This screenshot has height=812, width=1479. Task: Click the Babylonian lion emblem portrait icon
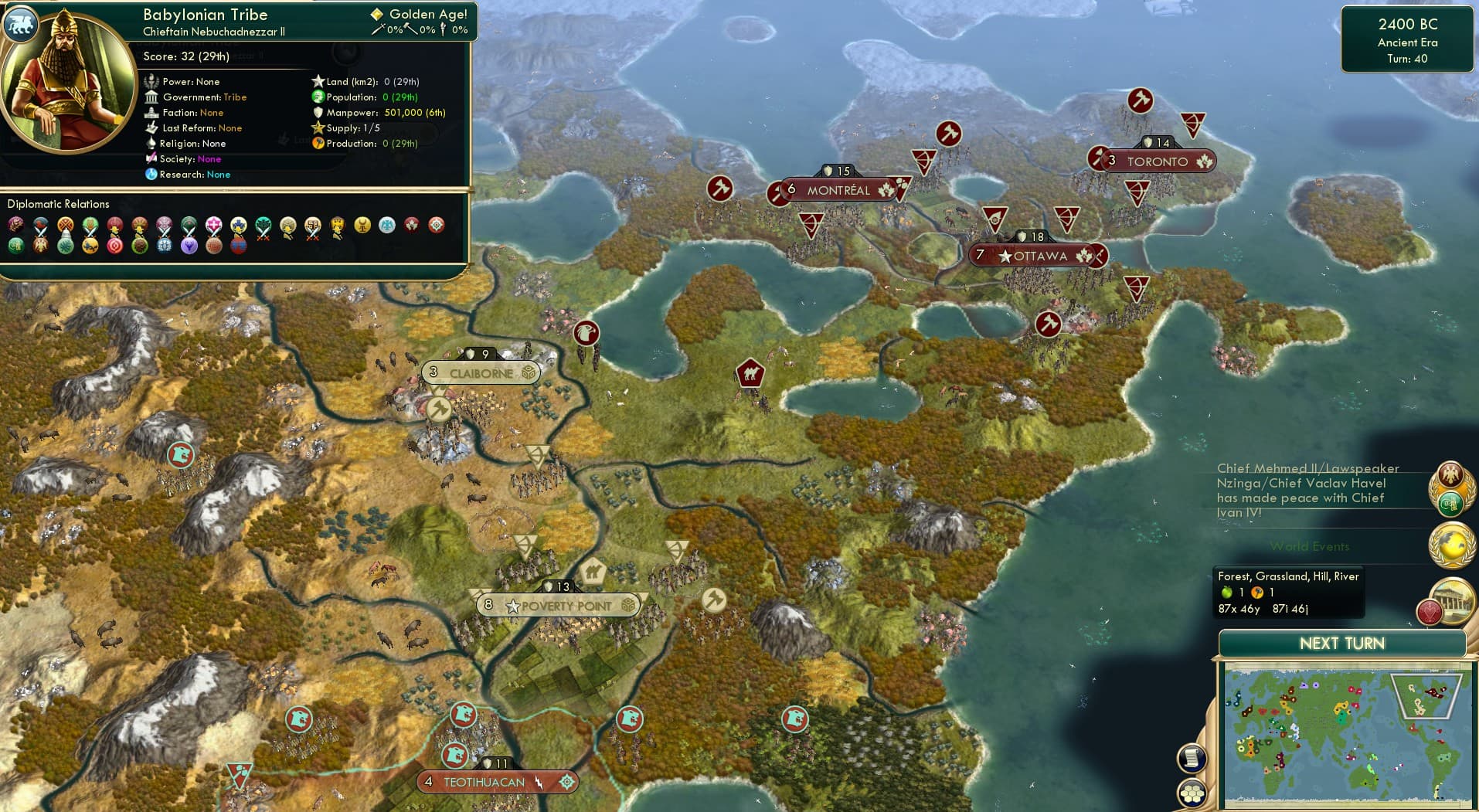point(22,24)
